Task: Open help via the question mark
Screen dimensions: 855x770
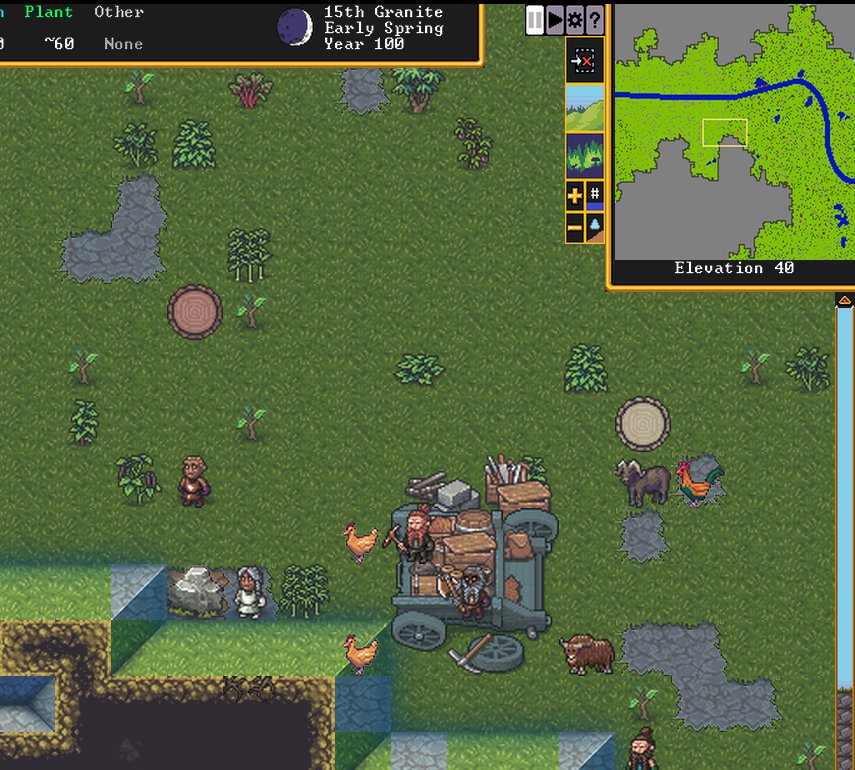Action: coord(594,19)
